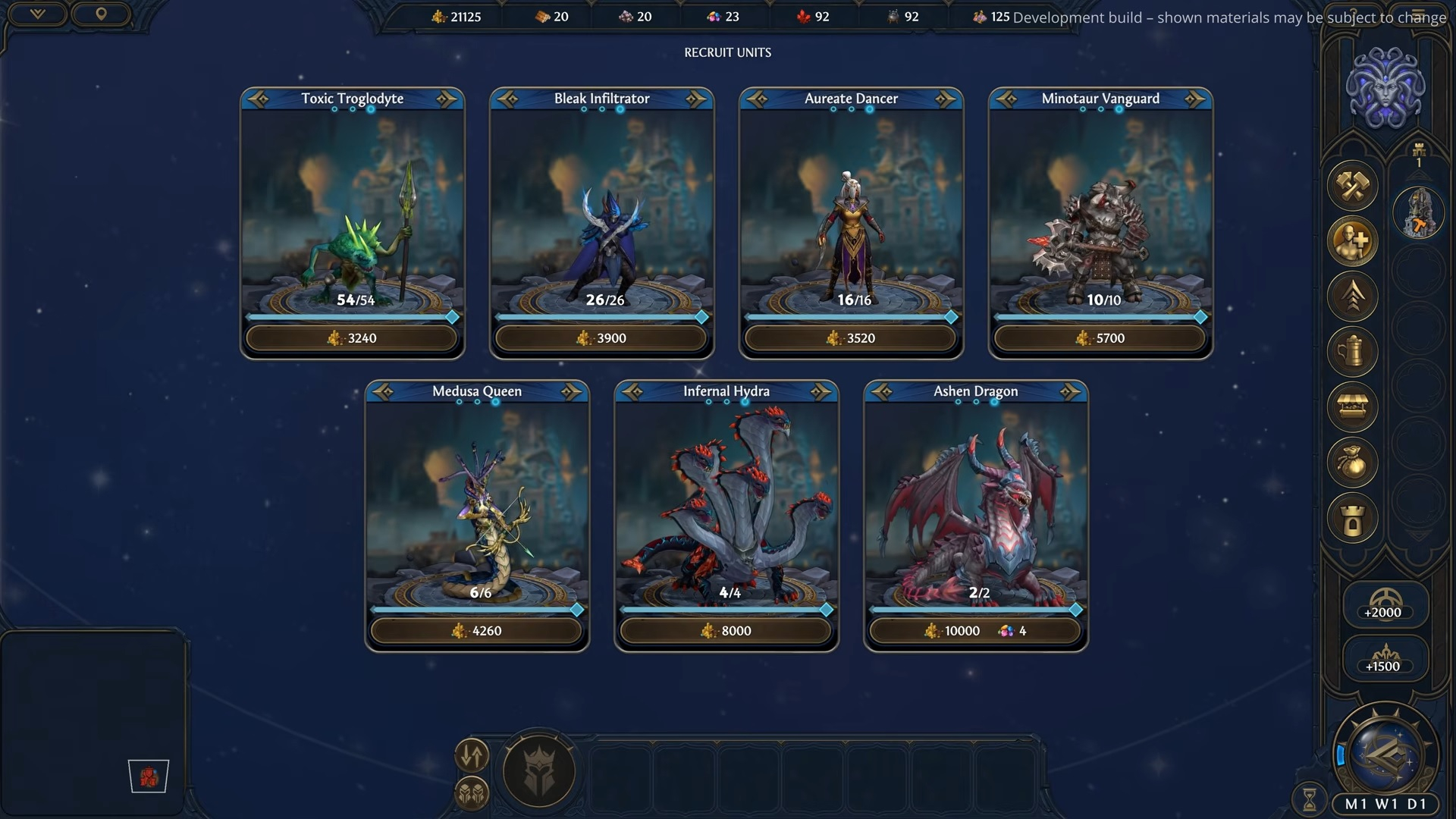This screenshot has width=1456, height=819.
Task: Click the Medusa head faction emblem
Action: [x=1385, y=89]
